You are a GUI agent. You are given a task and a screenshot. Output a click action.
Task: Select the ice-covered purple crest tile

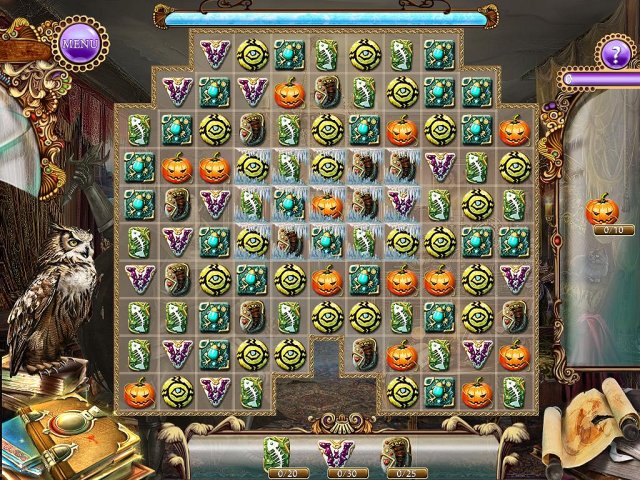pos(402,204)
